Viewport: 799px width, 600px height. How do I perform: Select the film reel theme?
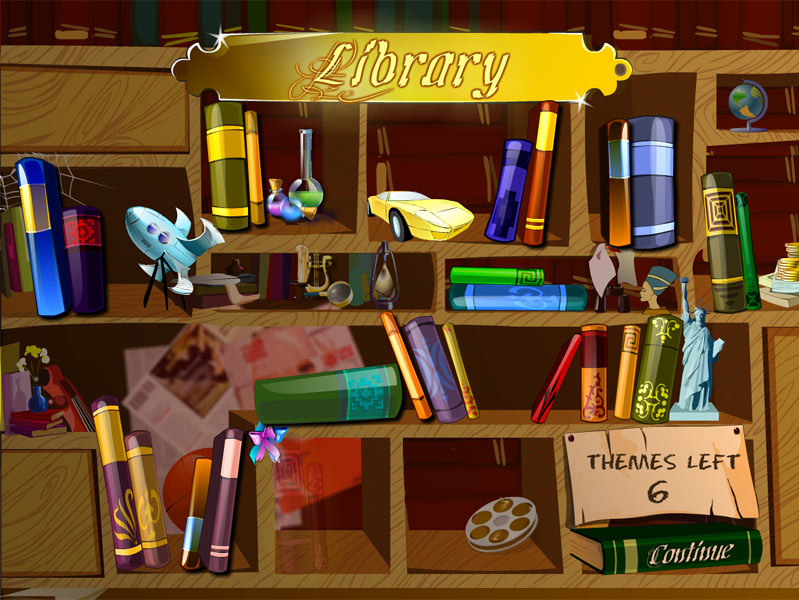click(x=502, y=523)
